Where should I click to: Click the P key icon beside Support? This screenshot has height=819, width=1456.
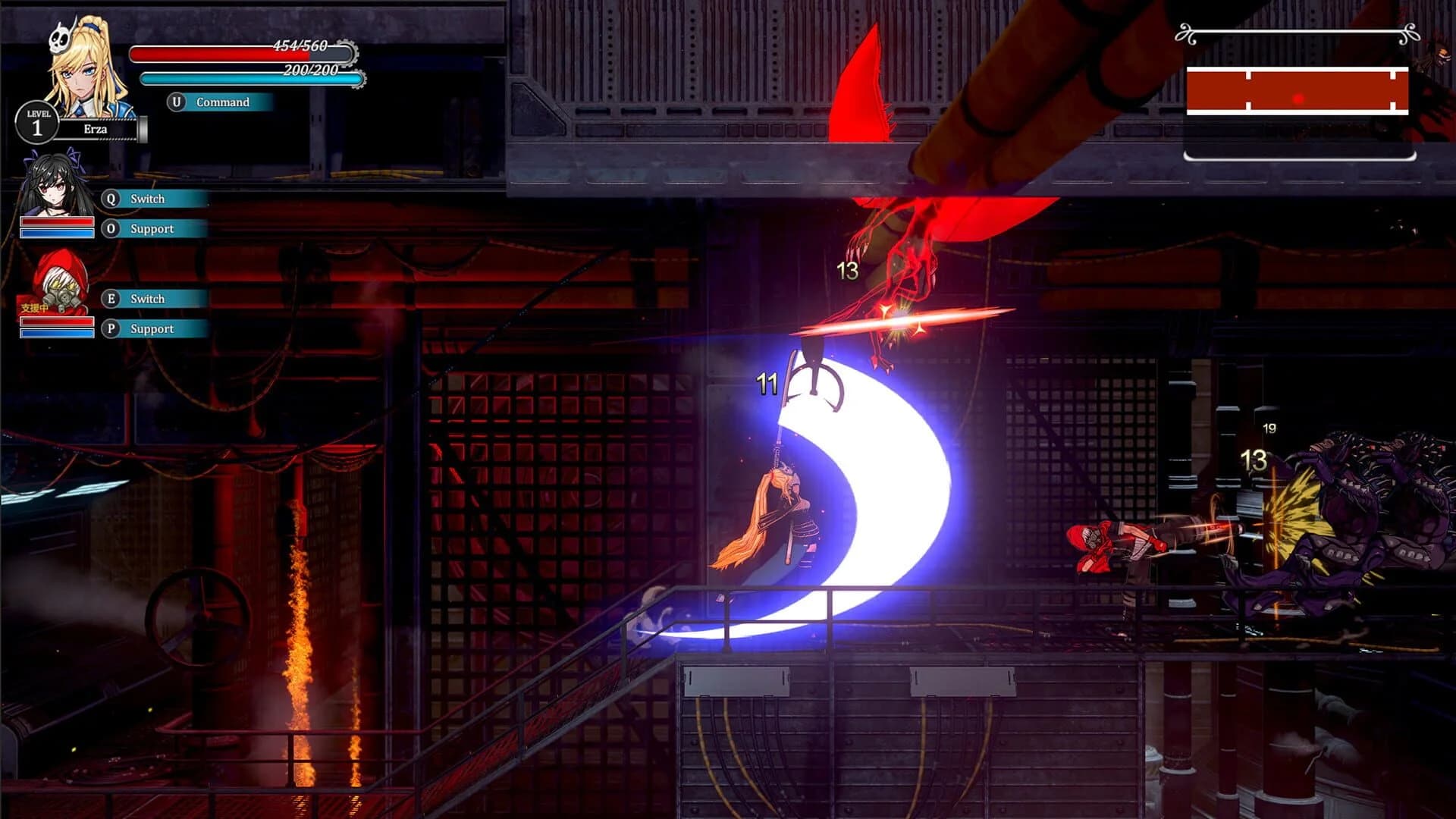pos(111,329)
